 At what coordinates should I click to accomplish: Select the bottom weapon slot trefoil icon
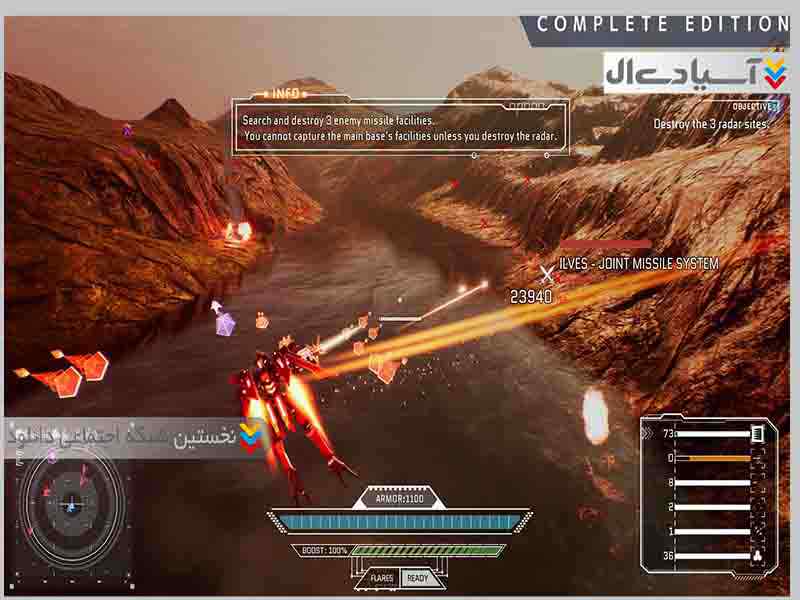point(757,556)
